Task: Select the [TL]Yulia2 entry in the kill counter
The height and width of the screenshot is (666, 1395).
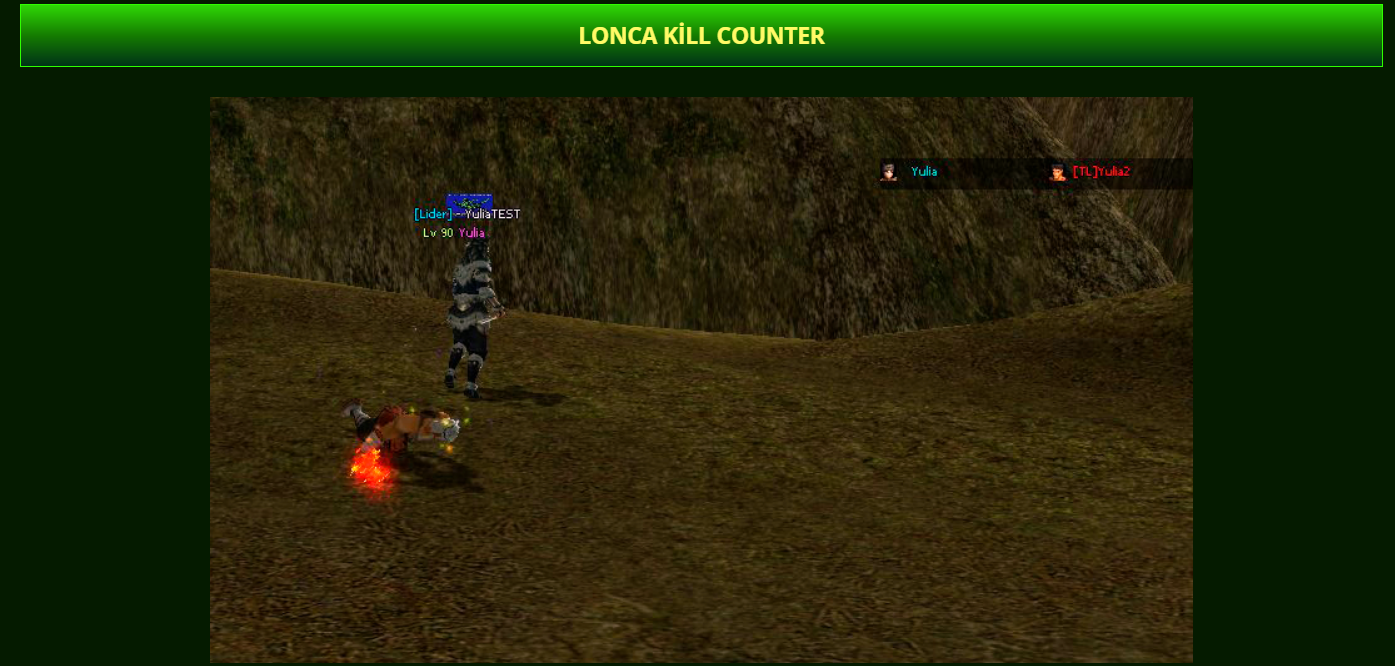Action: point(1100,172)
